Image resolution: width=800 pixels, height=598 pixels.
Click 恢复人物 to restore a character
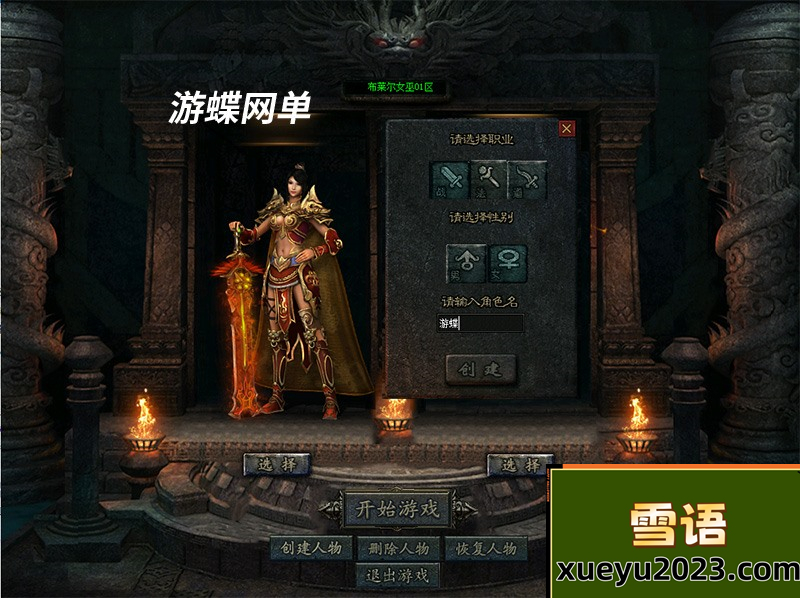(486, 548)
